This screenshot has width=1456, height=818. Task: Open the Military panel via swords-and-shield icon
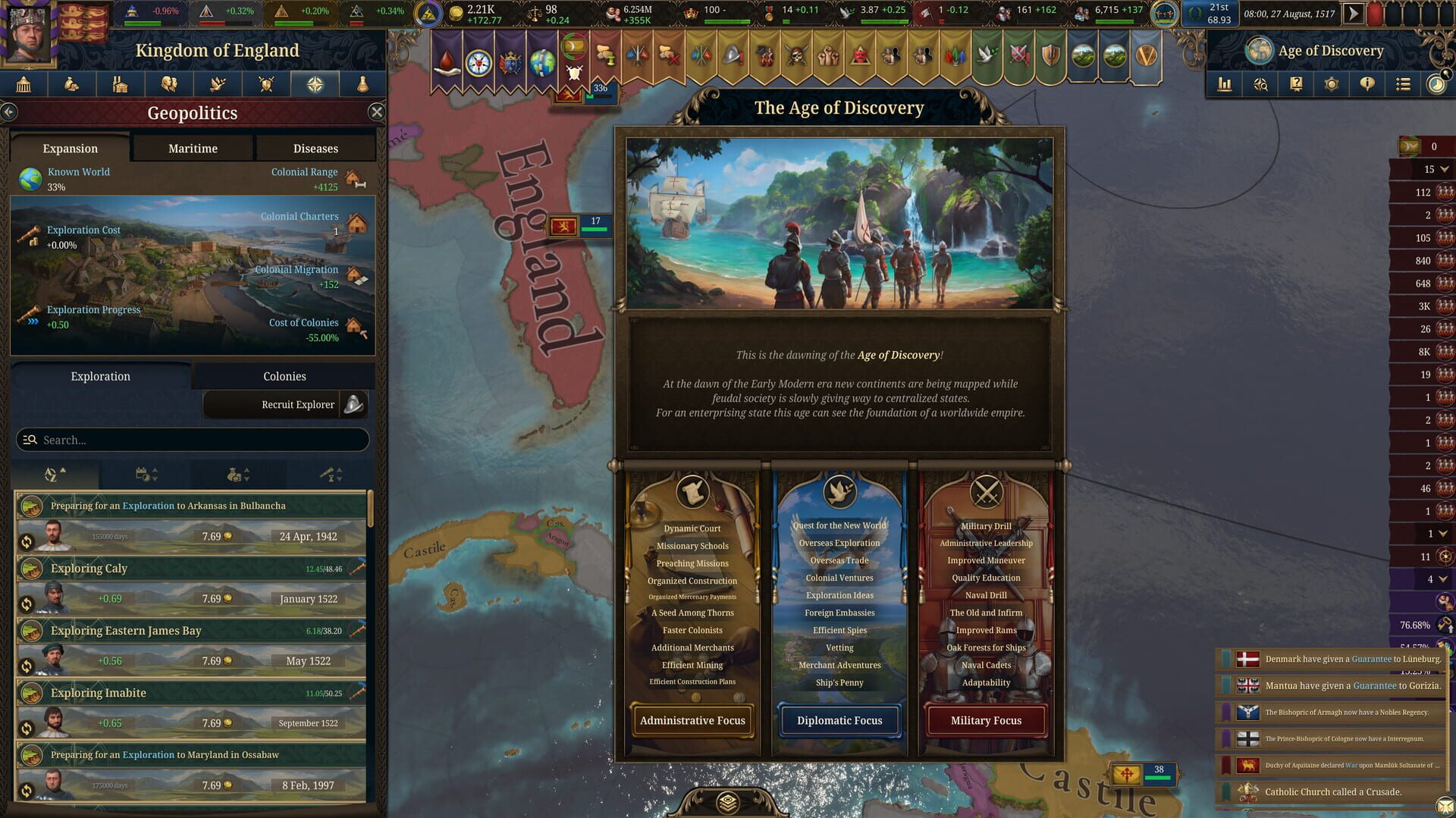coord(266,84)
